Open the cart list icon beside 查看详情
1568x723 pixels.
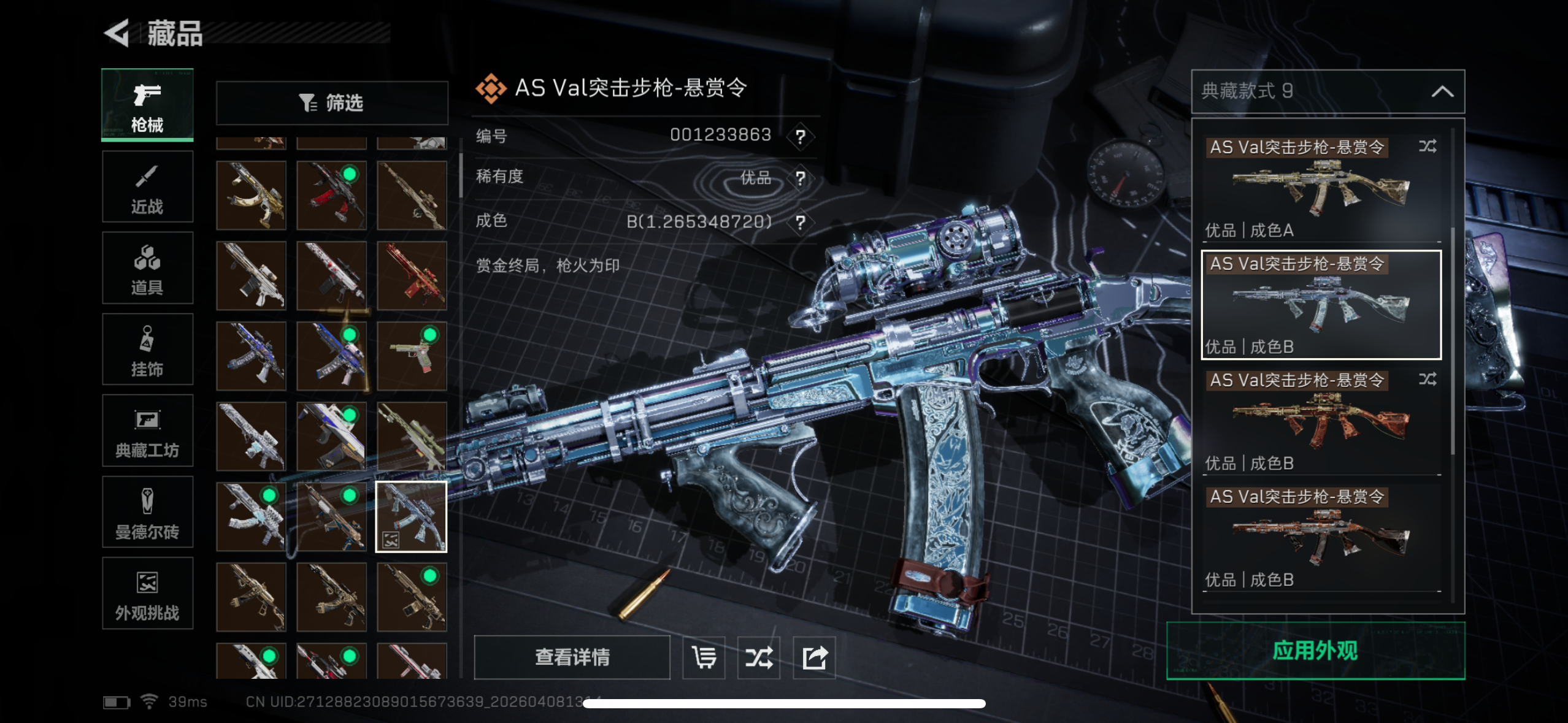coord(704,658)
